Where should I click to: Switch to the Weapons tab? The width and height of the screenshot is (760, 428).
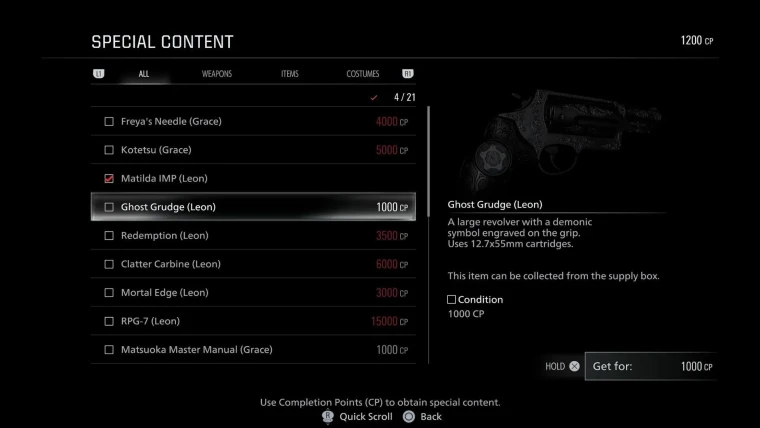pyautogui.click(x=216, y=74)
